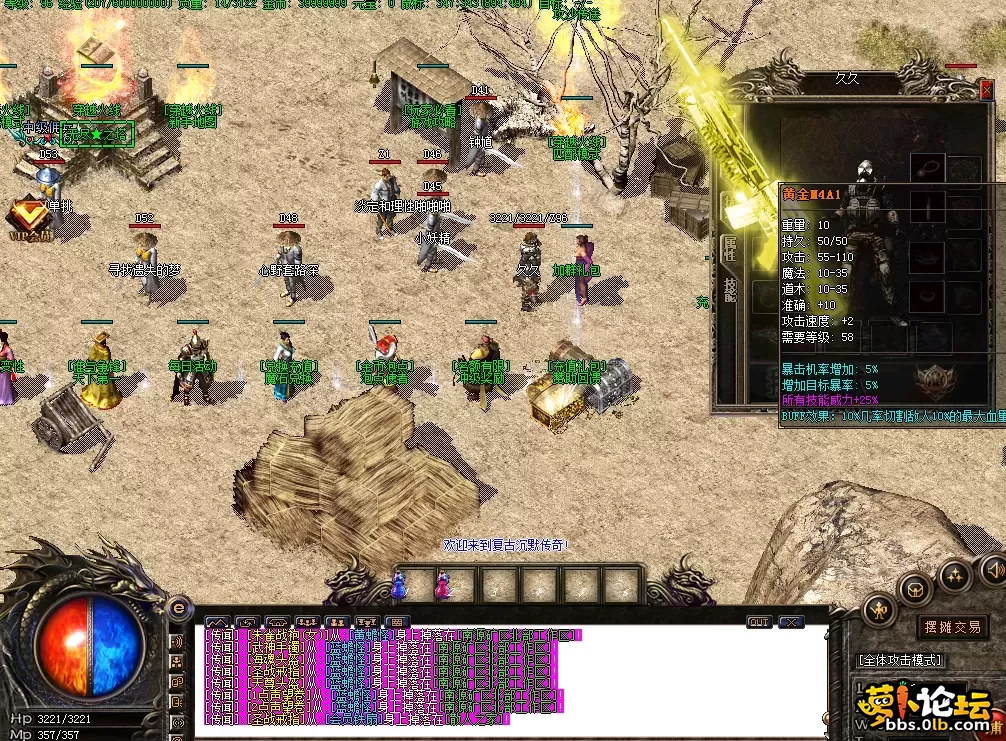Open the 技能 skills tab
This screenshot has height=741, width=1006.
[728, 290]
